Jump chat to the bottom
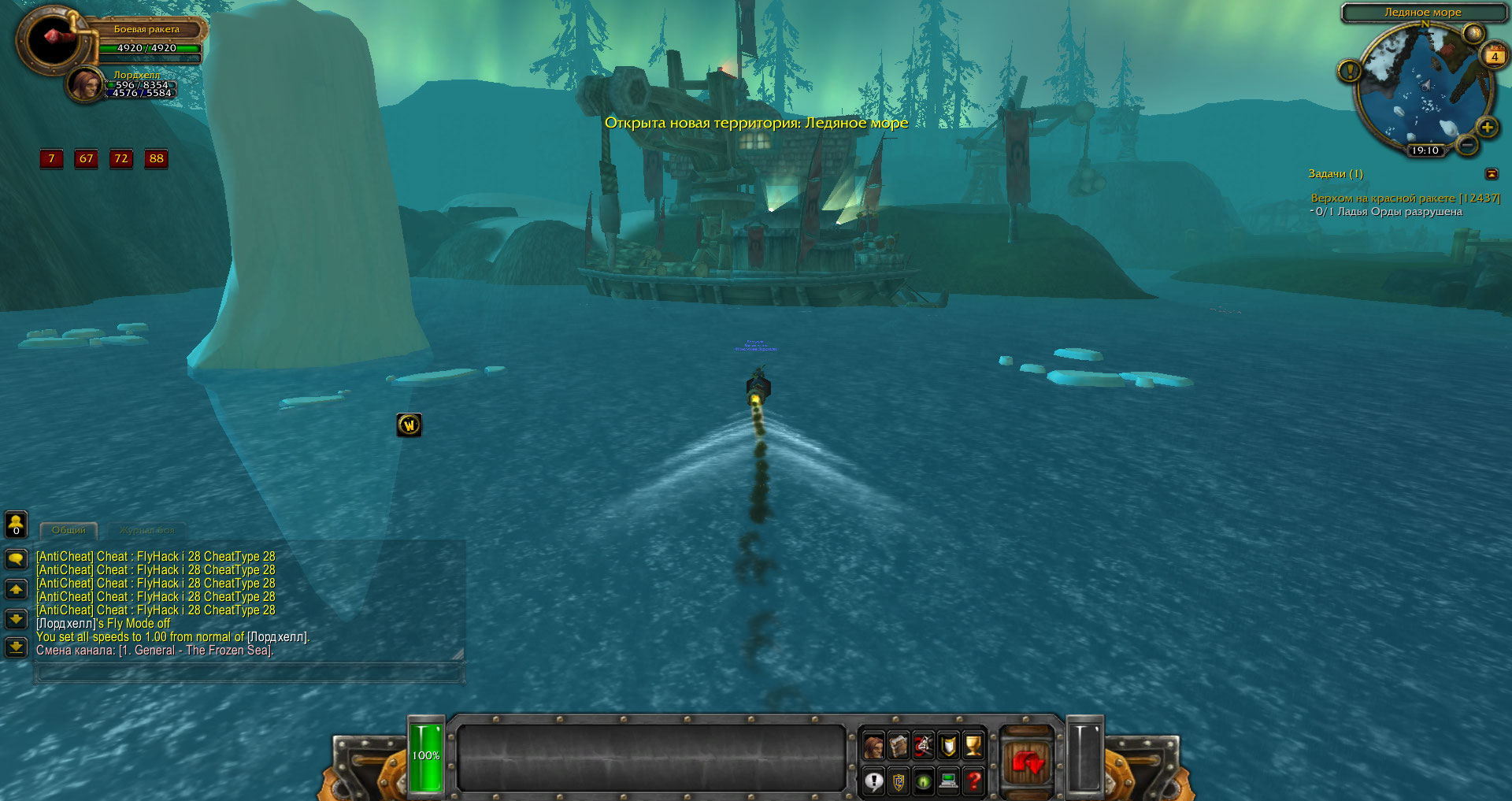 click(16, 647)
